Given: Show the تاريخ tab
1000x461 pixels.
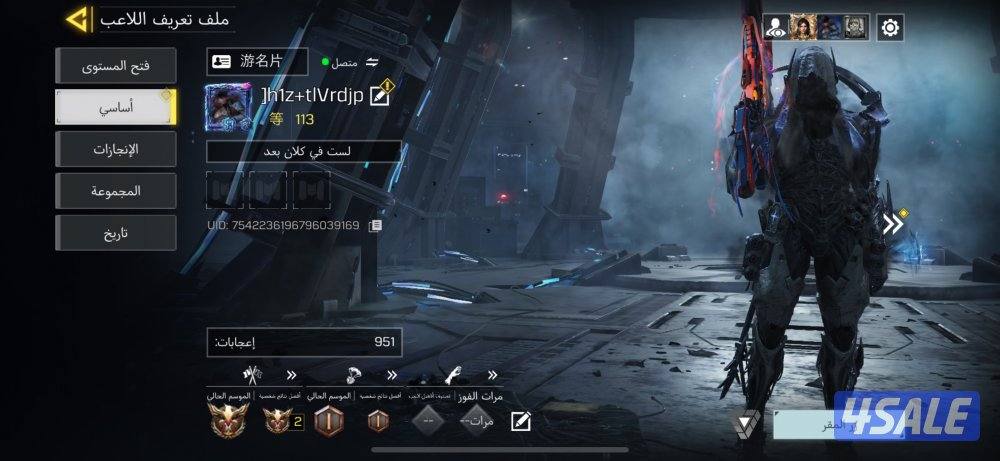Looking at the screenshot, I should point(116,232).
